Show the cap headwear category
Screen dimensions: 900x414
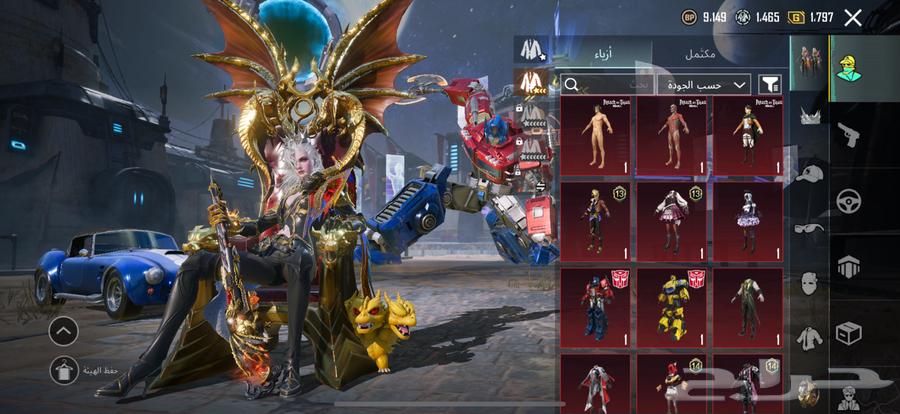click(x=809, y=173)
